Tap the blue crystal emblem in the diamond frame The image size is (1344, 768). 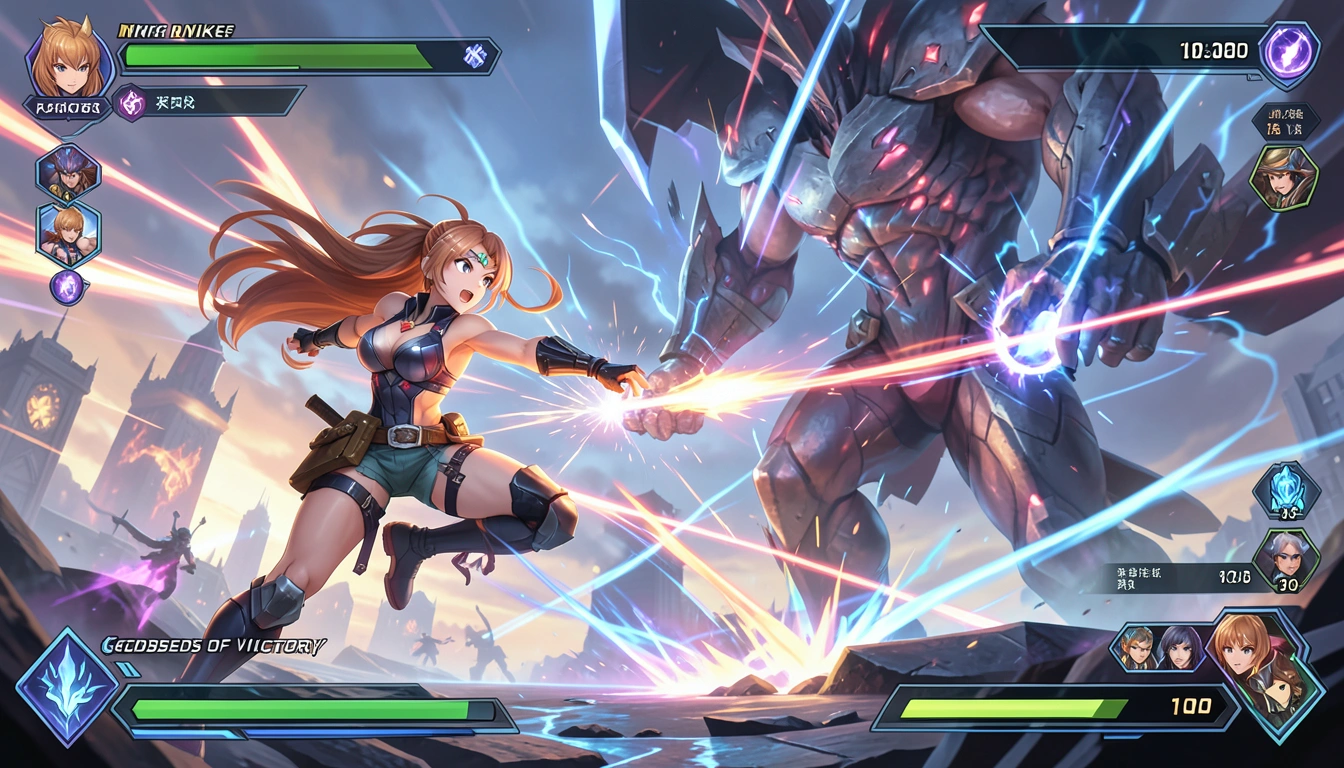67,686
